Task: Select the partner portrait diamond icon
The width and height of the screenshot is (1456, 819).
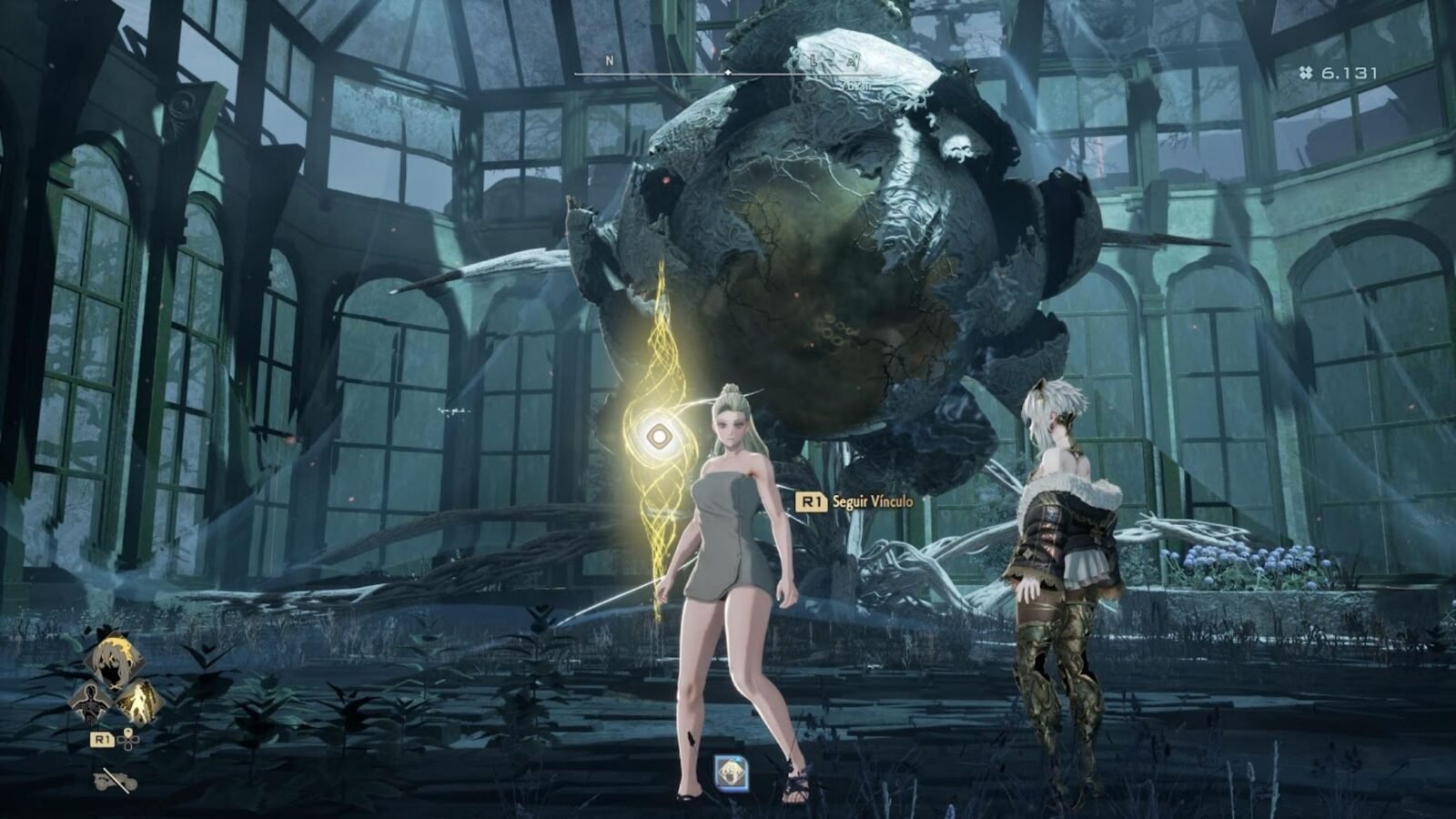Action: pos(113,660)
